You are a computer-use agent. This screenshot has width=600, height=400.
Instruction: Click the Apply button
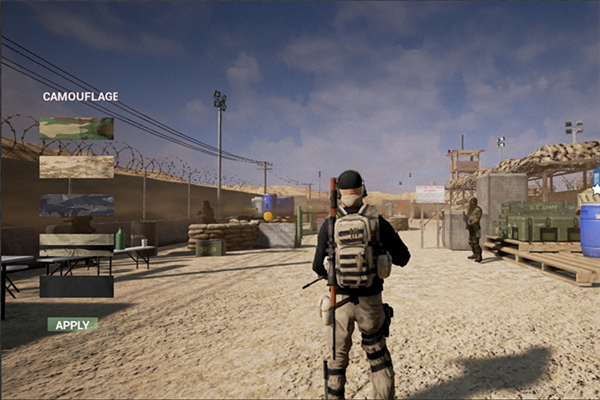point(72,325)
